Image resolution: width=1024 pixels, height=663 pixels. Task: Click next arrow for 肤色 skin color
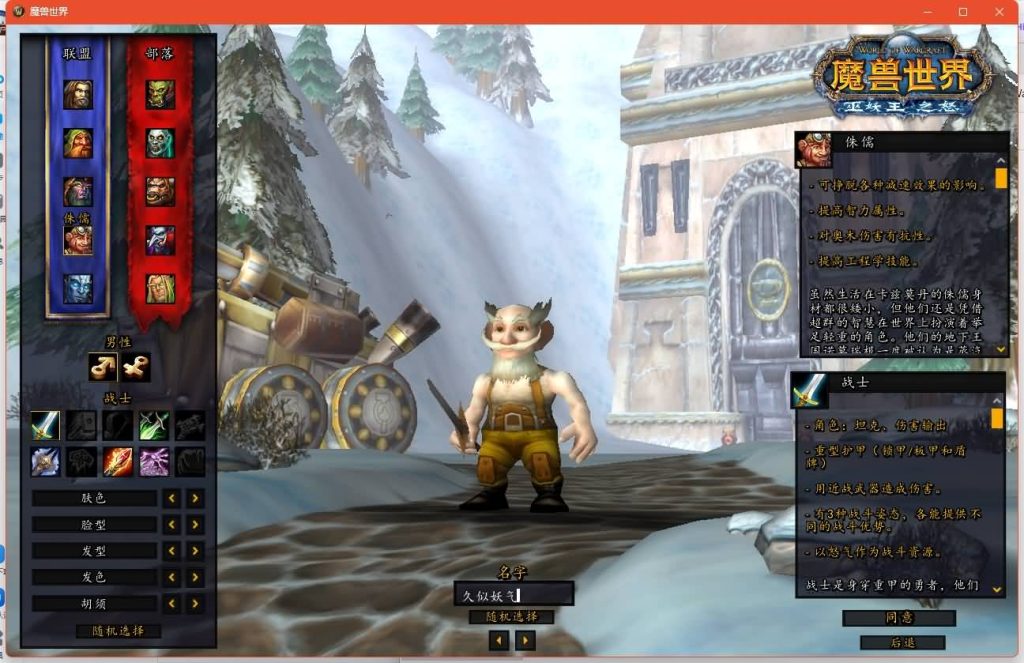pos(195,498)
